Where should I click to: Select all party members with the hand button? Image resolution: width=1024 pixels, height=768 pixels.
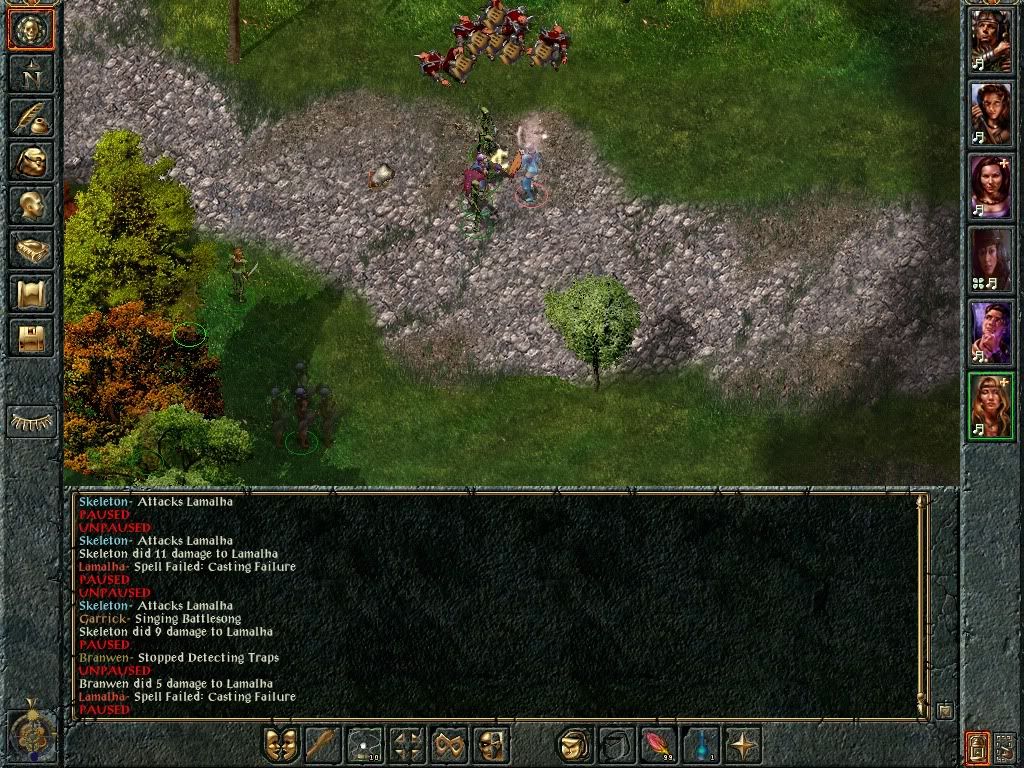[1005, 746]
